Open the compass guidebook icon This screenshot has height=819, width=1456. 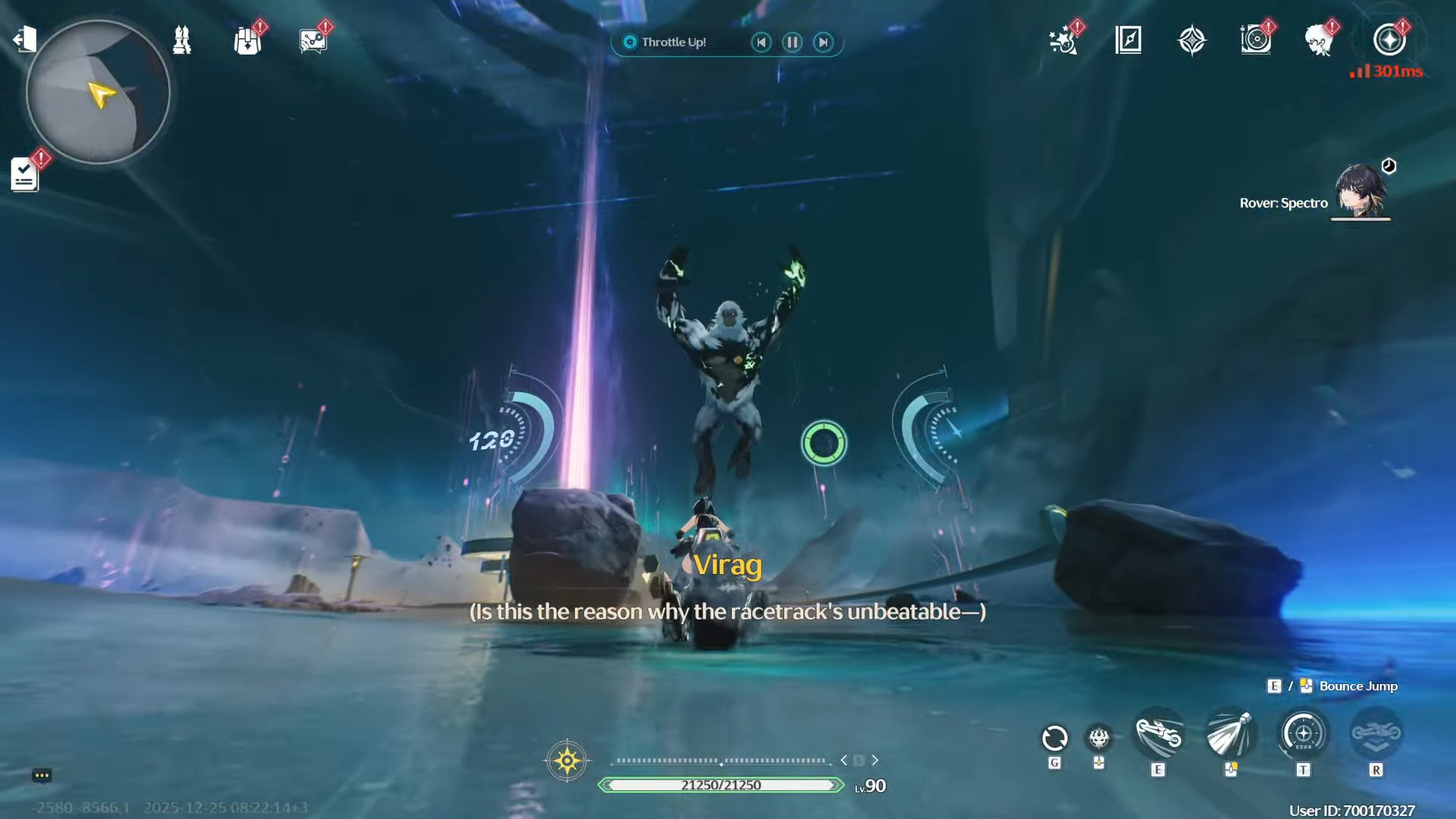point(1128,40)
